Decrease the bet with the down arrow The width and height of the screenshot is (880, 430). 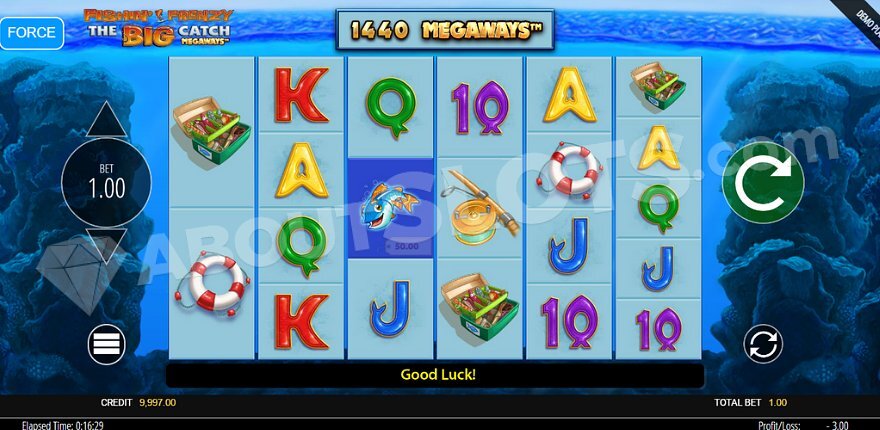[106, 244]
